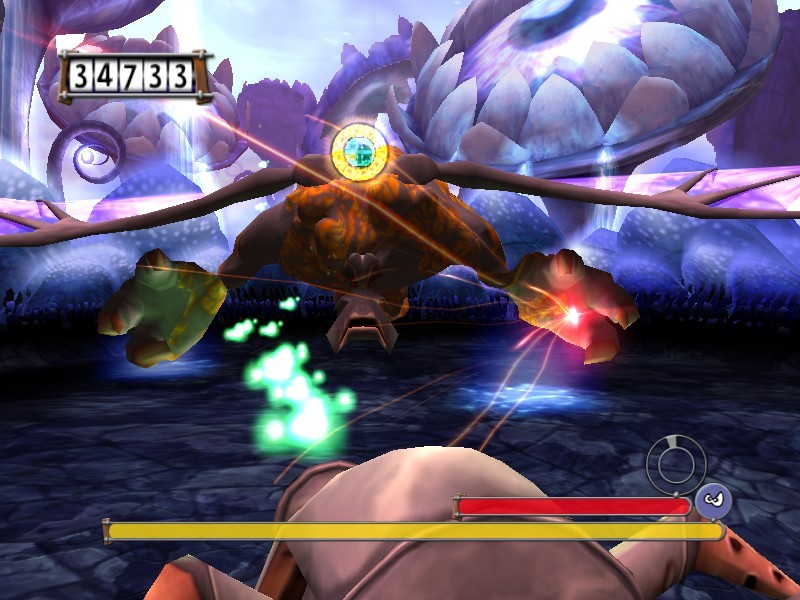800x600 pixels.
Task: Click the yellow lock-on target reticle
Action: [x=358, y=150]
